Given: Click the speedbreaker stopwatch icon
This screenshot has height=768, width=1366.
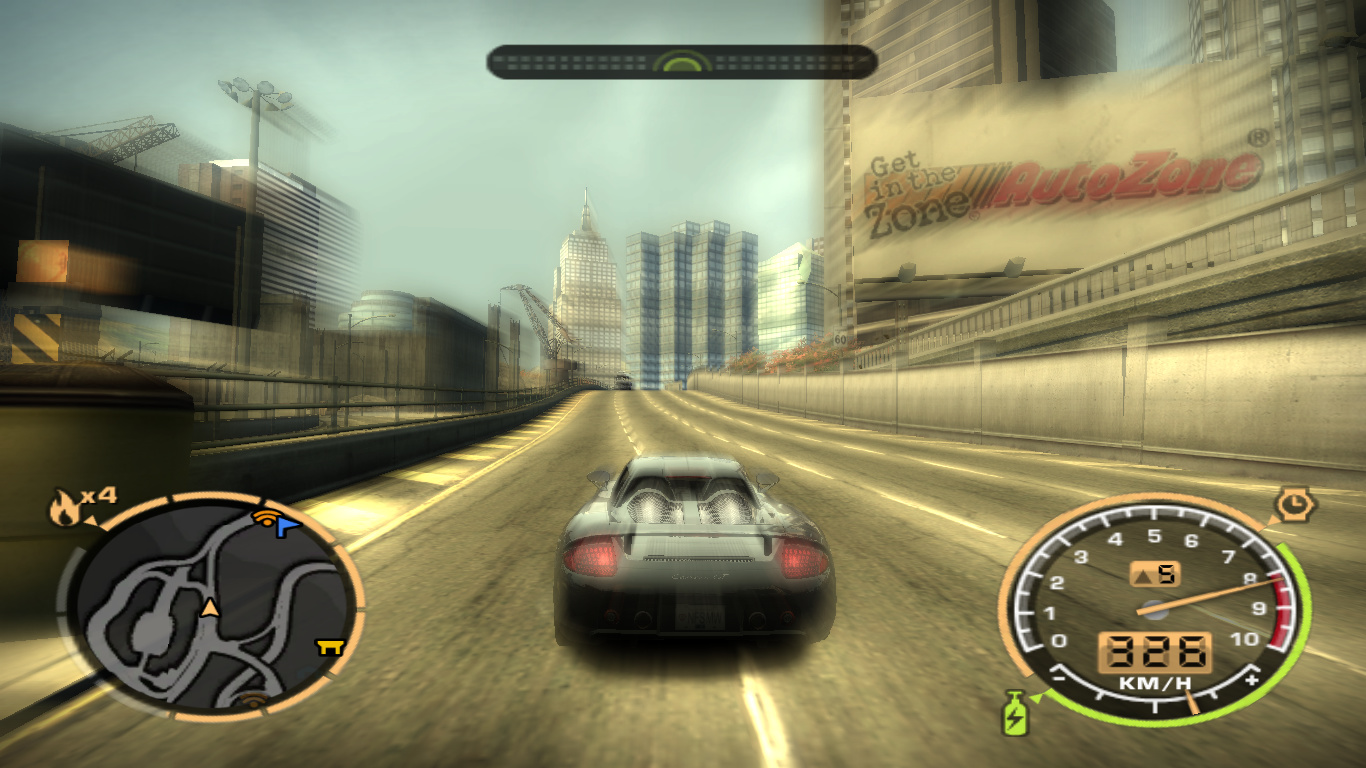Looking at the screenshot, I should 1295,504.
